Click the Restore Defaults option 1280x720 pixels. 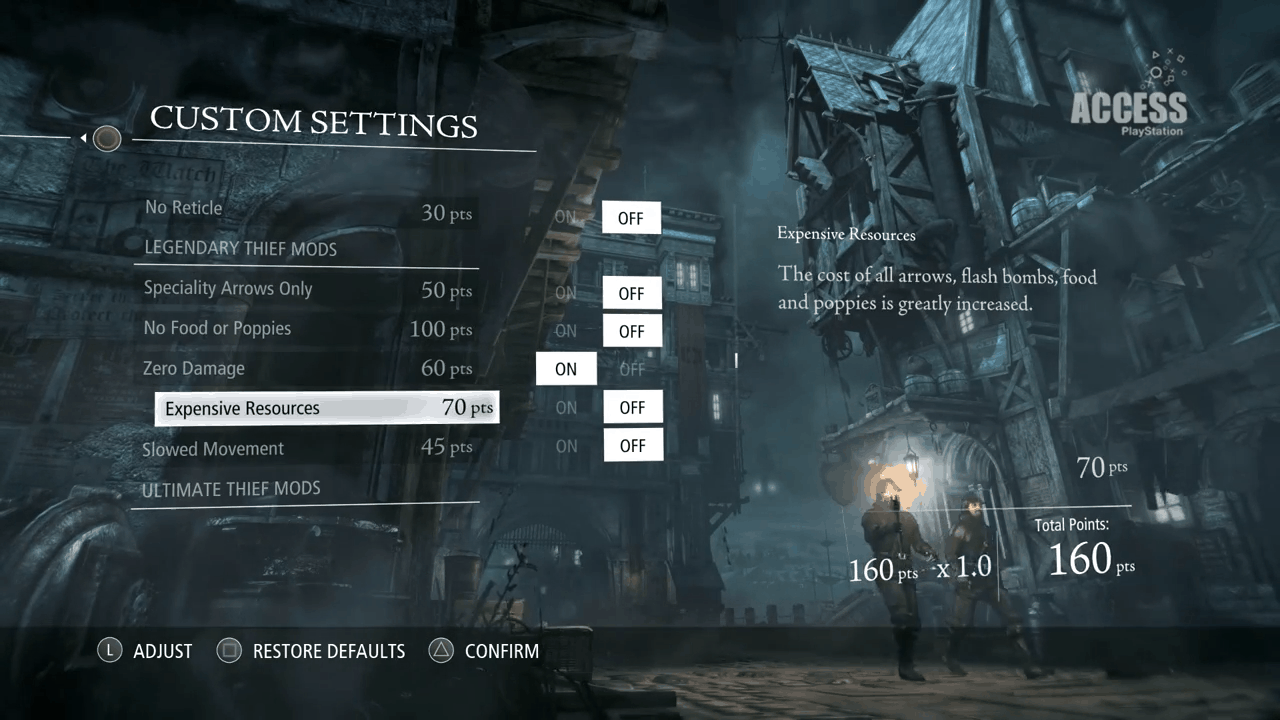(x=315, y=652)
